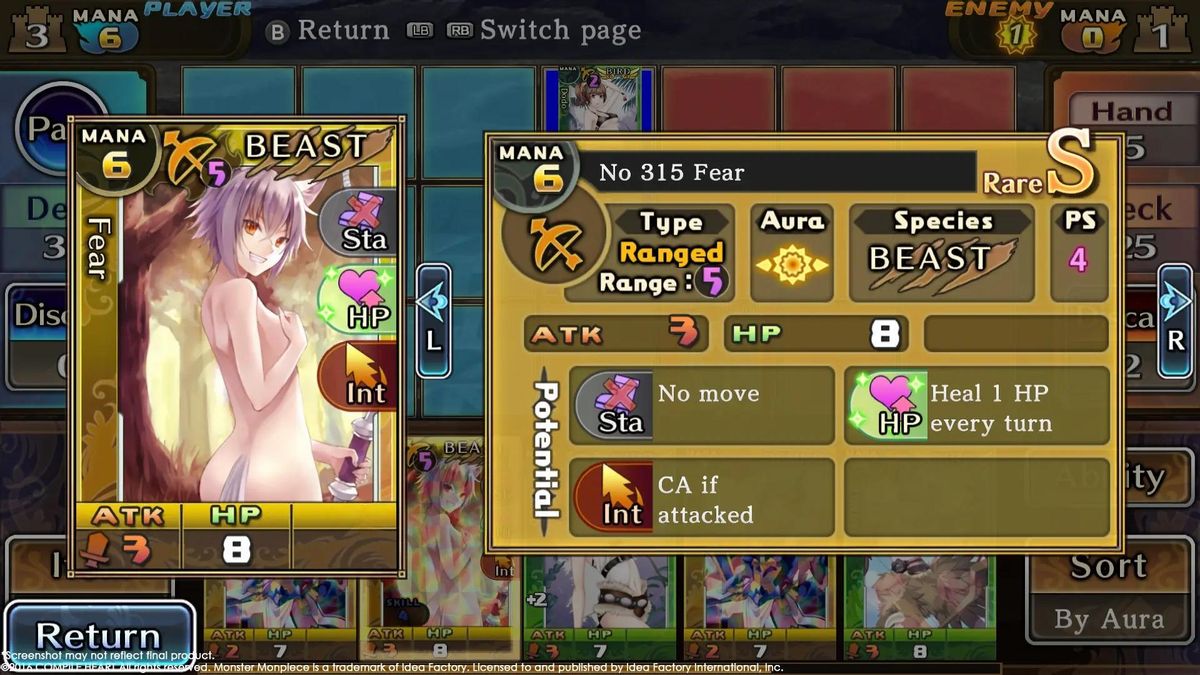Choose the Heal 1 HP every turn potential
This screenshot has width=1200, height=675.
click(977, 405)
